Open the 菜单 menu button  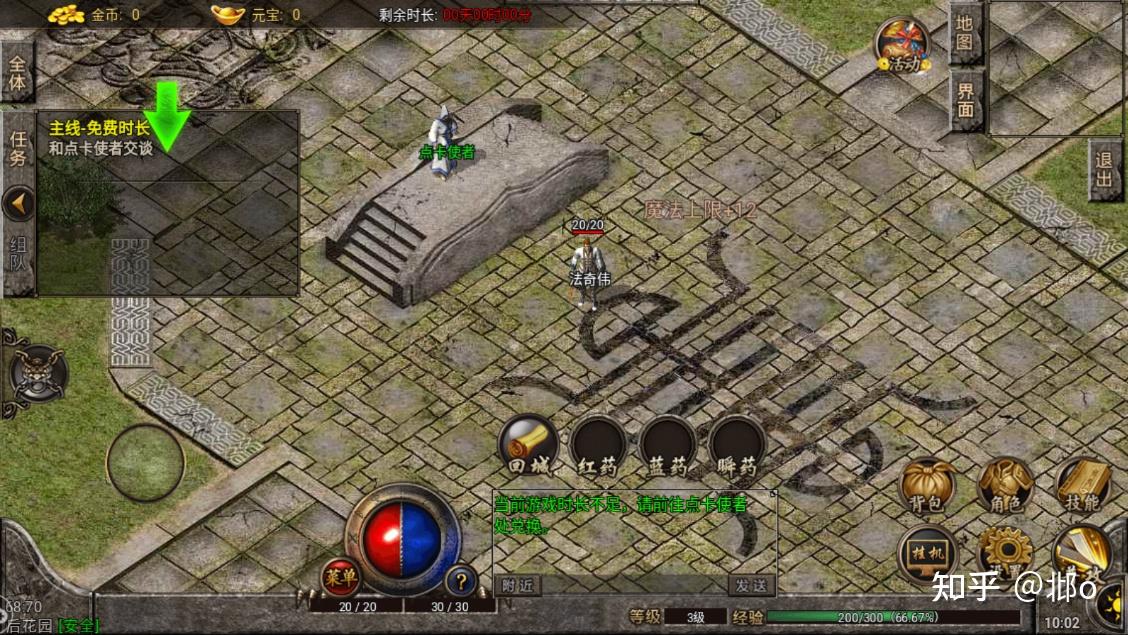click(x=341, y=577)
